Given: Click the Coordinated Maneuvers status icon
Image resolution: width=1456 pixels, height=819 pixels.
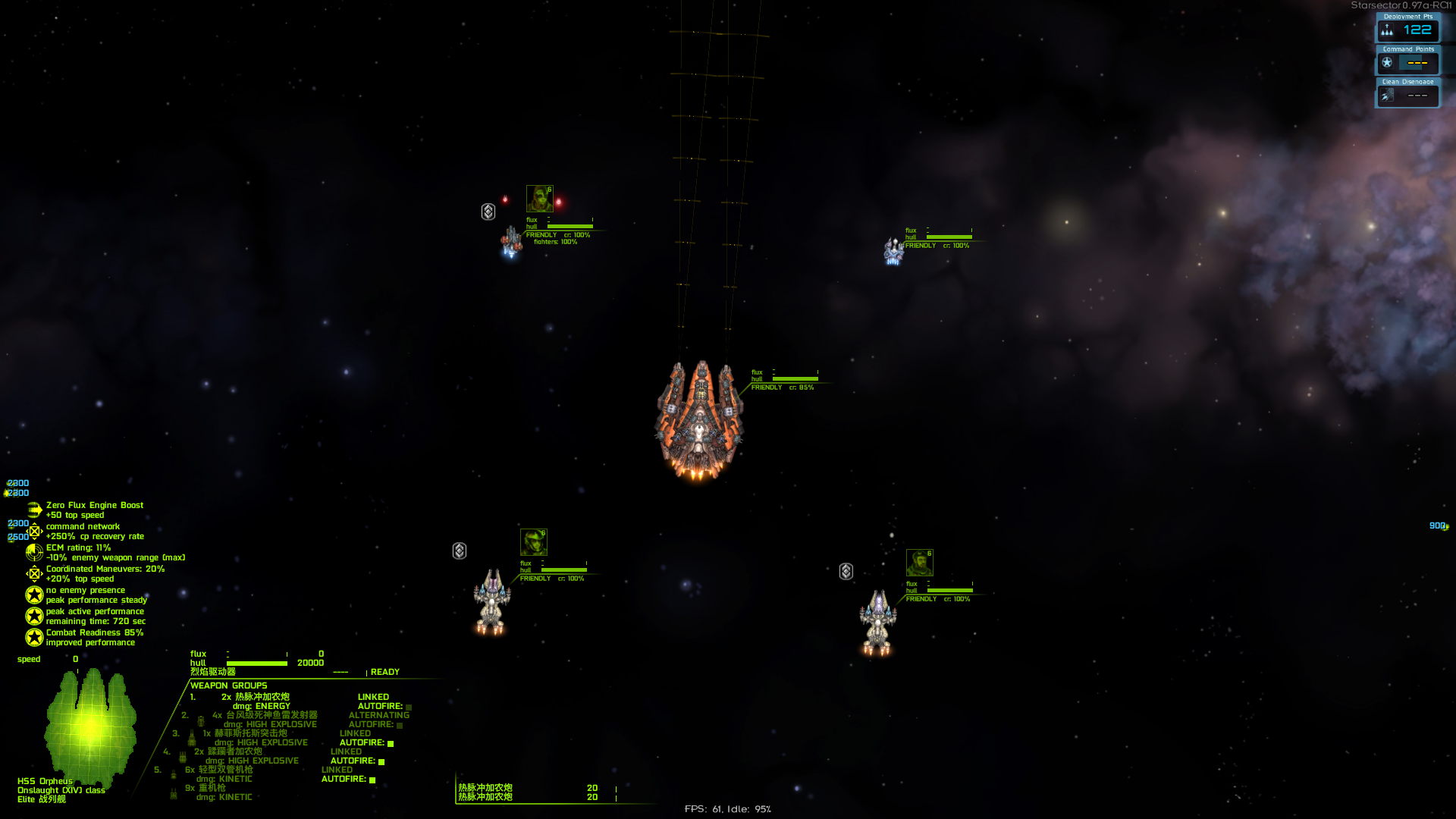Looking at the screenshot, I should click(34, 573).
